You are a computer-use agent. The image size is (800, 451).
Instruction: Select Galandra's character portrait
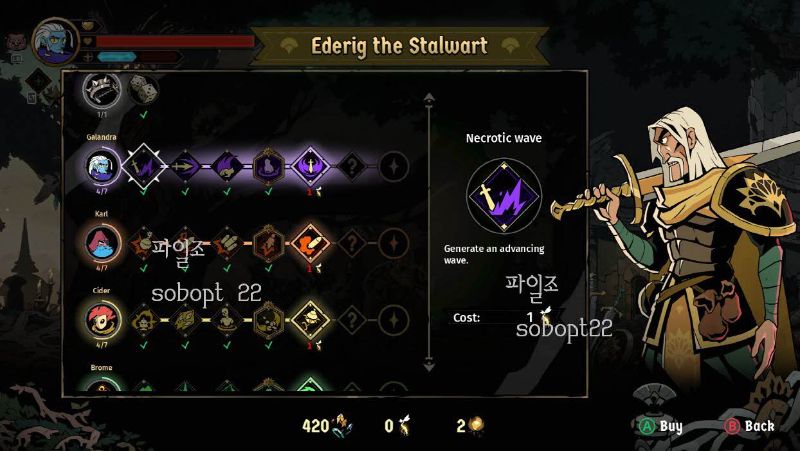[102, 164]
